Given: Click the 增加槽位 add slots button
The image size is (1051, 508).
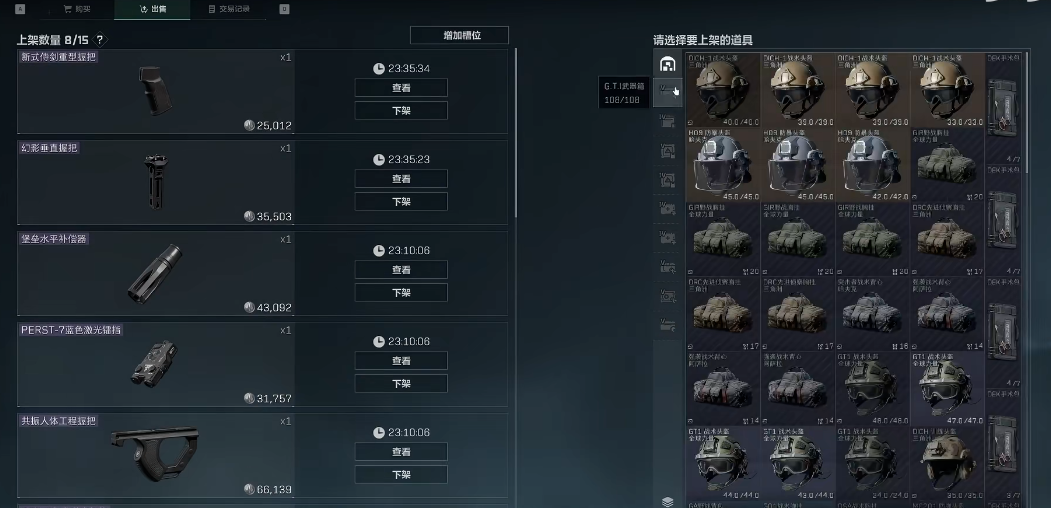Looking at the screenshot, I should tap(459, 35).
